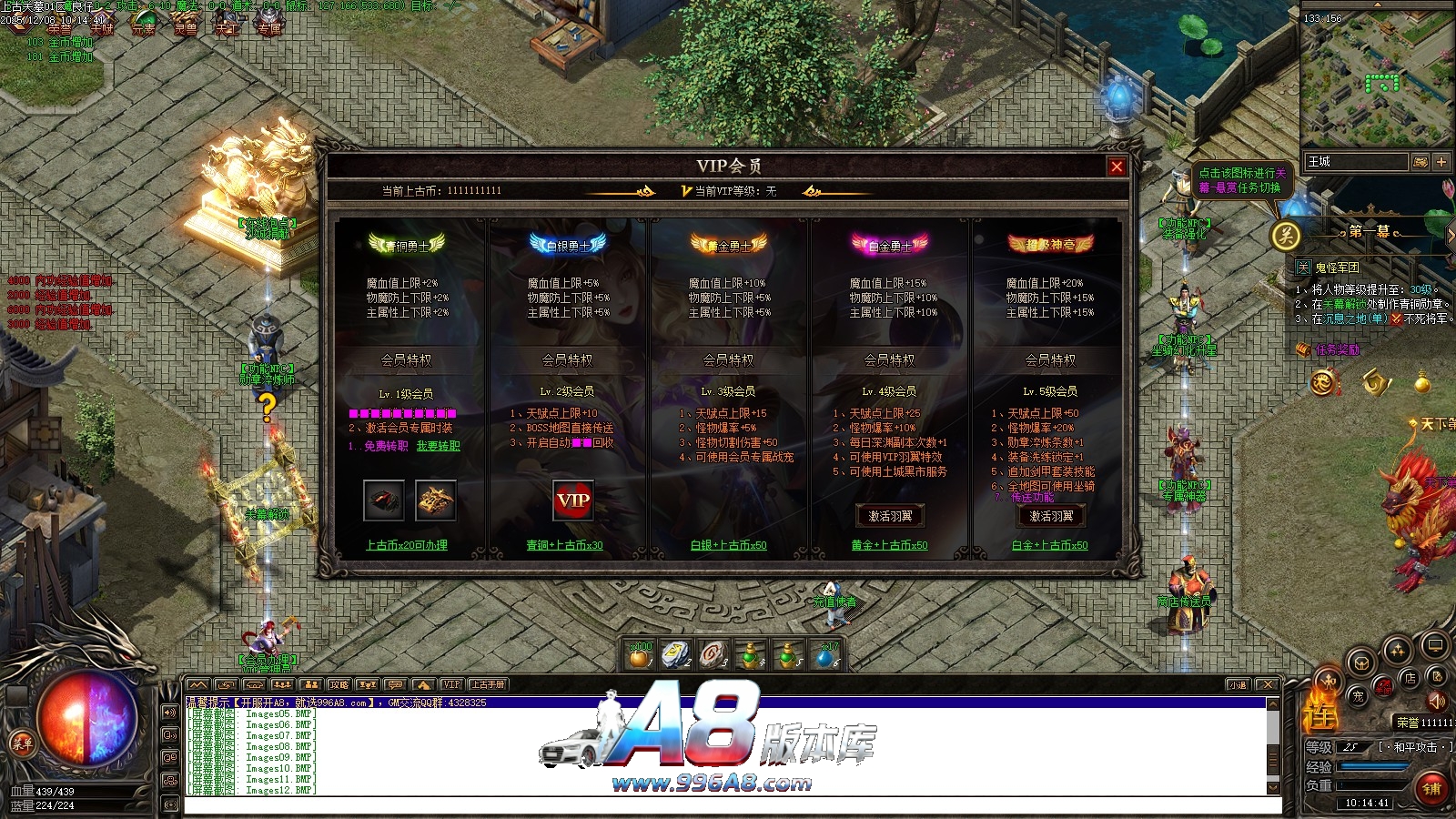Open the red 铺 shop button

click(1431, 788)
